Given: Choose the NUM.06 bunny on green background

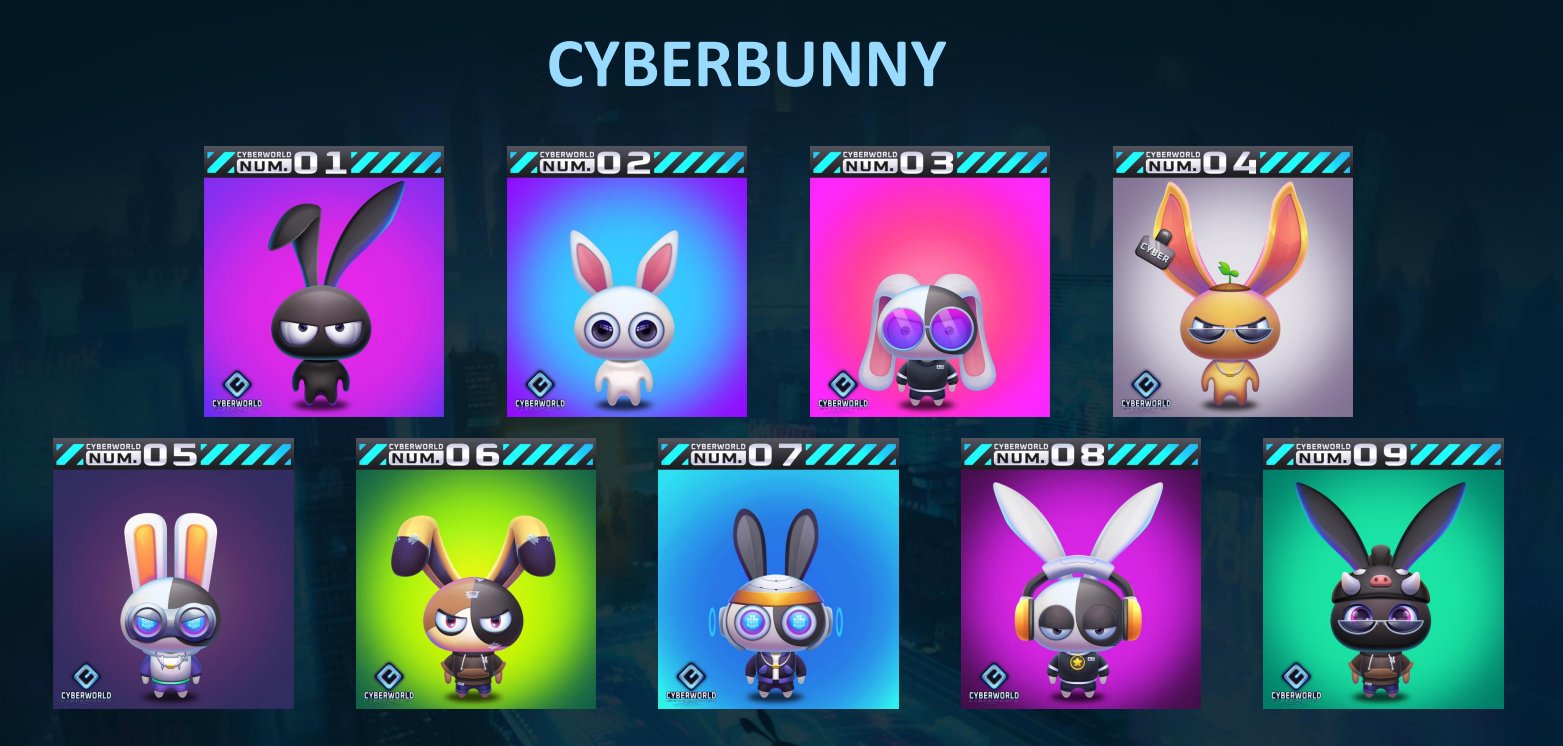Looking at the screenshot, I should pyautogui.click(x=476, y=588).
